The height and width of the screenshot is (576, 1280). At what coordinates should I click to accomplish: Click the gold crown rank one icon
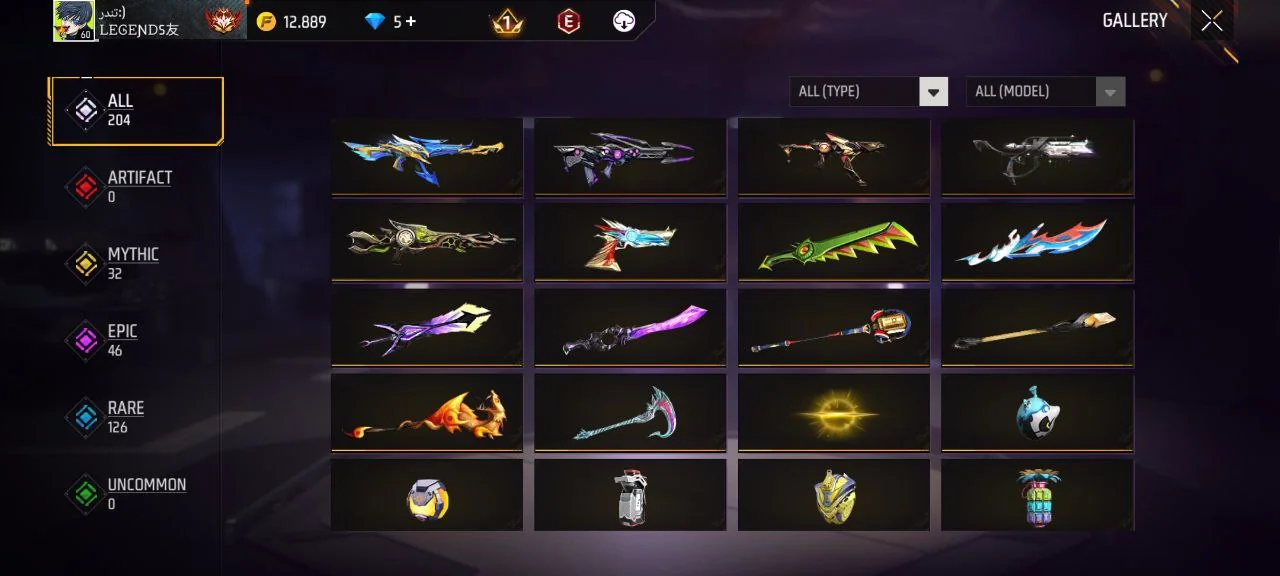pos(507,21)
